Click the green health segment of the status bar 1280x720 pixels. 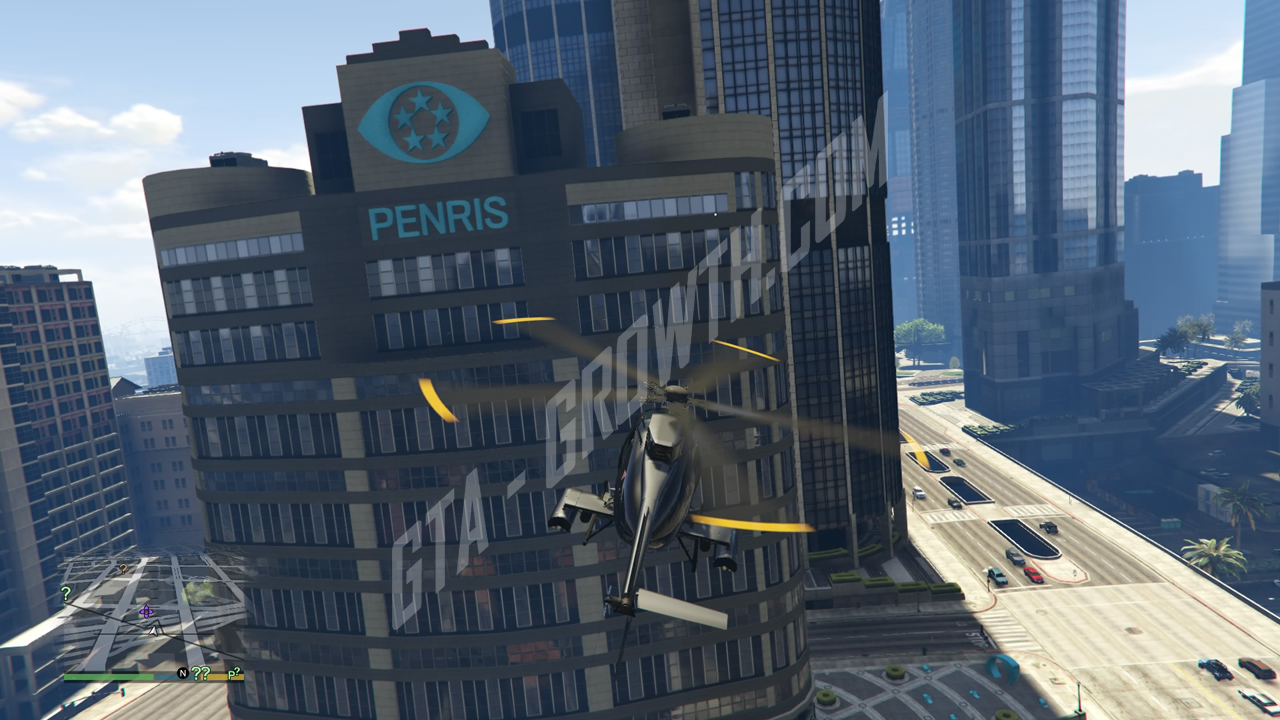(110, 678)
